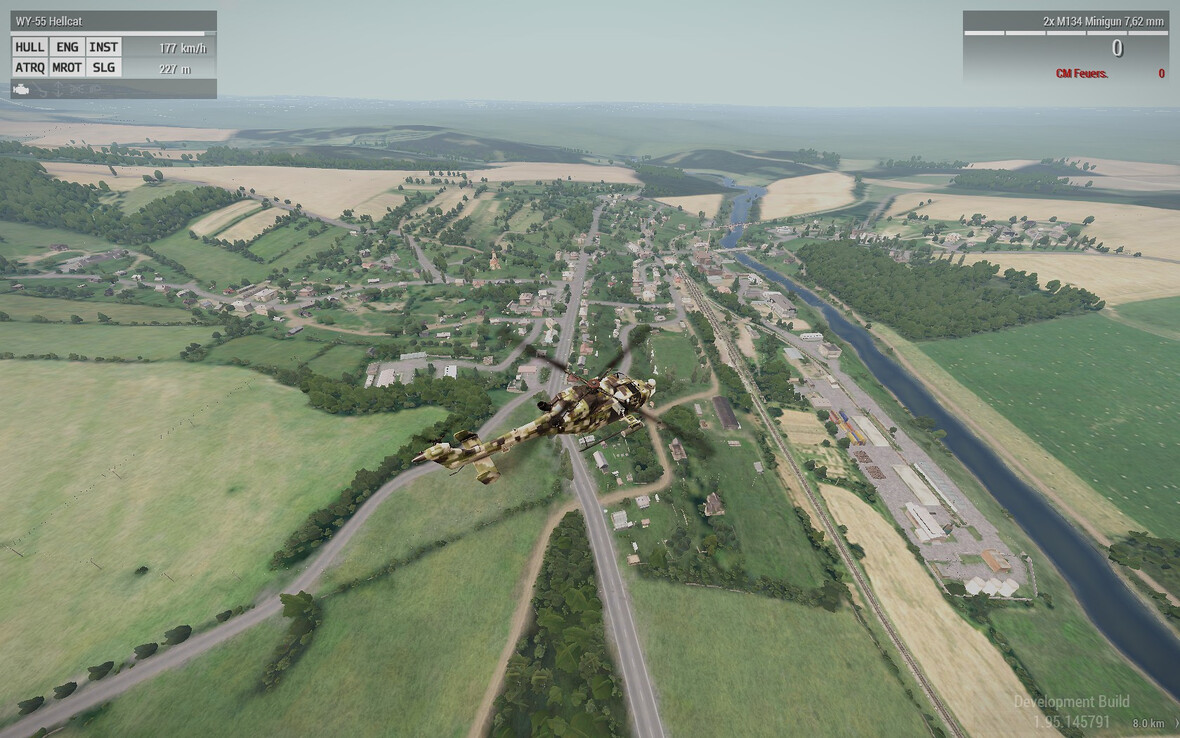Click the INST instruments indicator
The image size is (1180, 738).
coord(103,47)
